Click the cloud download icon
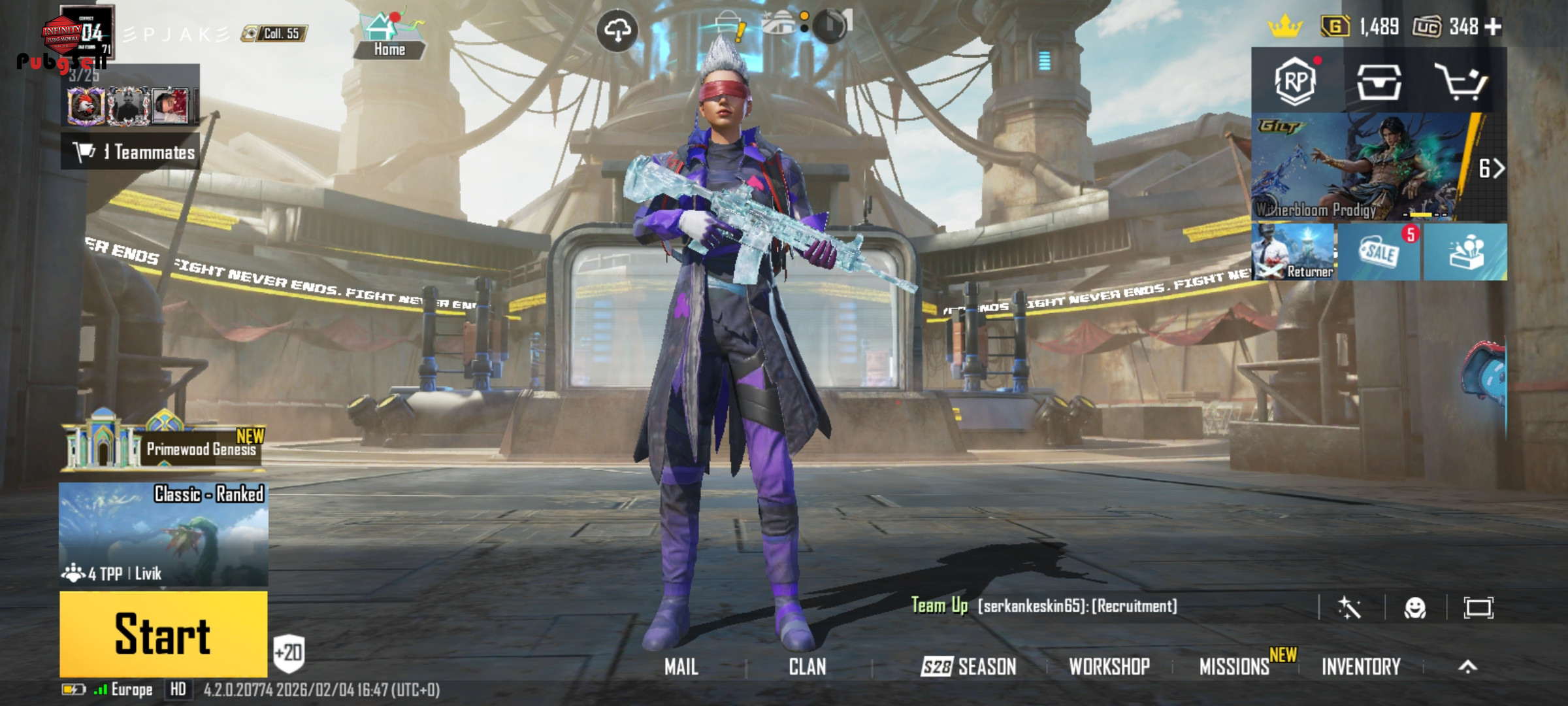Image resolution: width=1568 pixels, height=706 pixels. 617,30
